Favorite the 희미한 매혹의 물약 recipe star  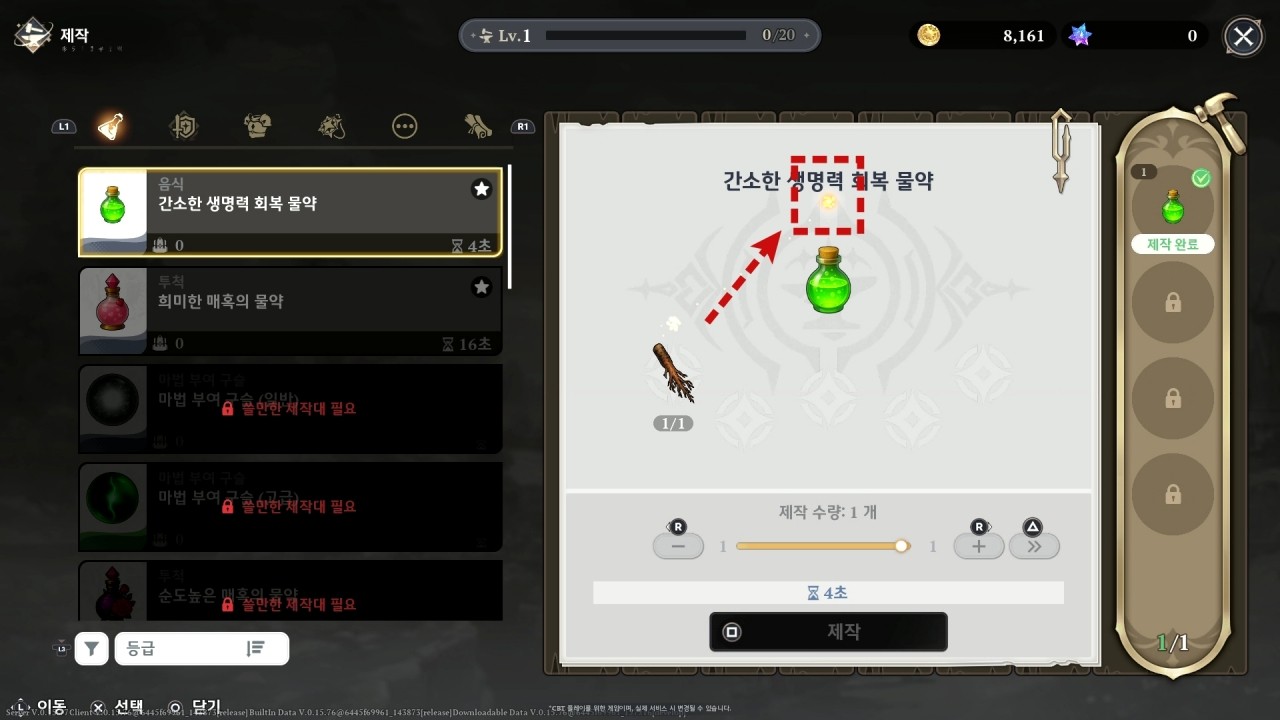[x=481, y=287]
